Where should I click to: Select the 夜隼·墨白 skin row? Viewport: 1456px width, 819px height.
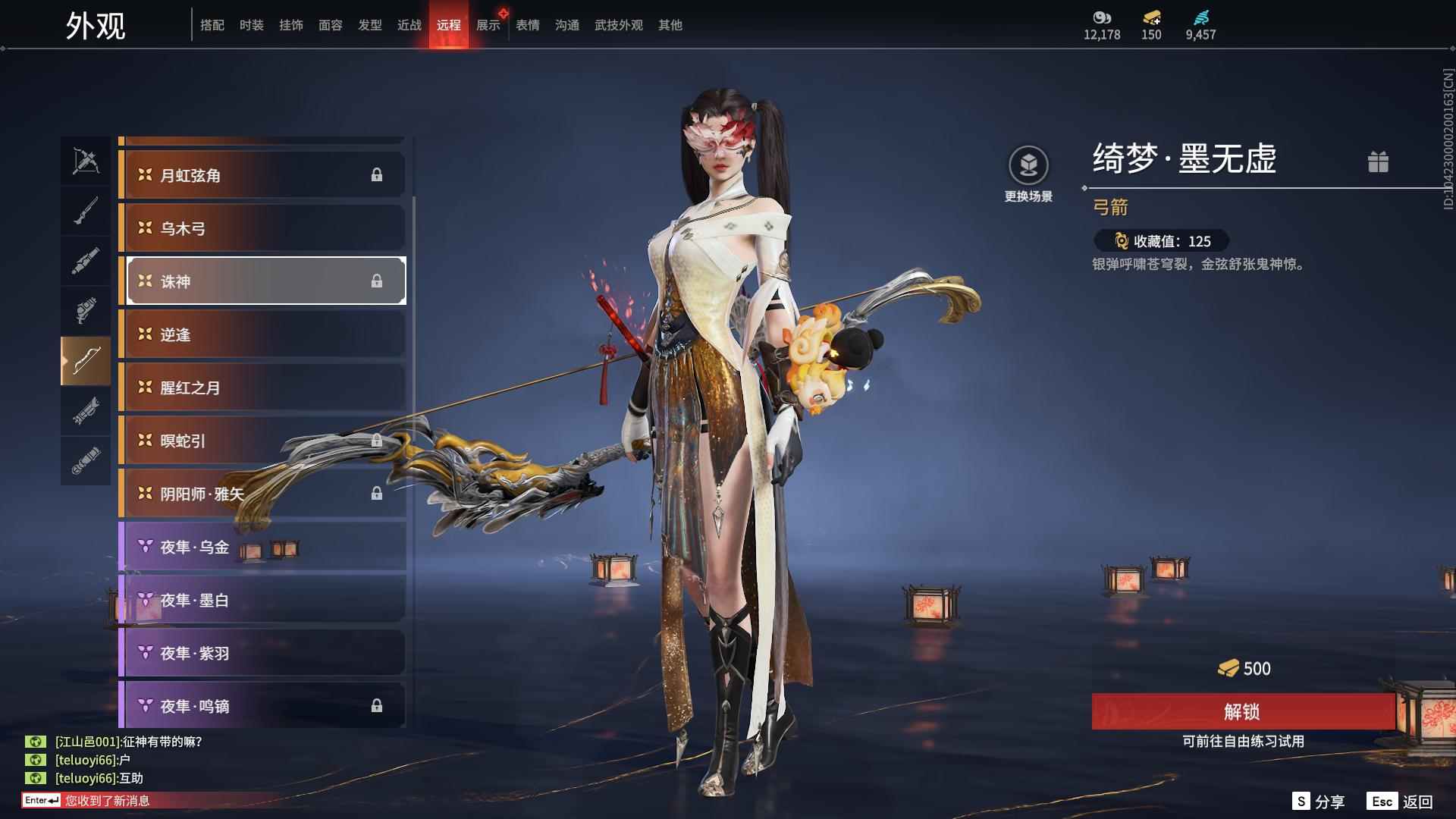[x=262, y=600]
